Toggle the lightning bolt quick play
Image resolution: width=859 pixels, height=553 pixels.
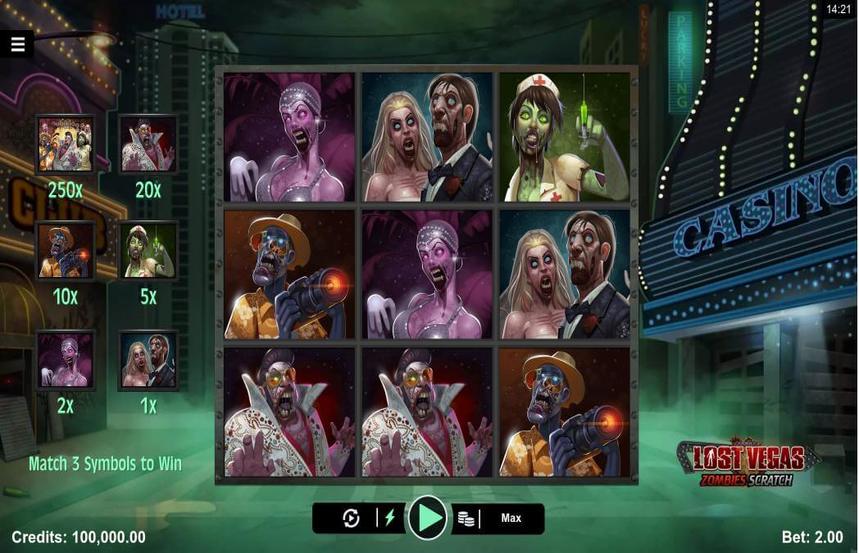pos(391,518)
